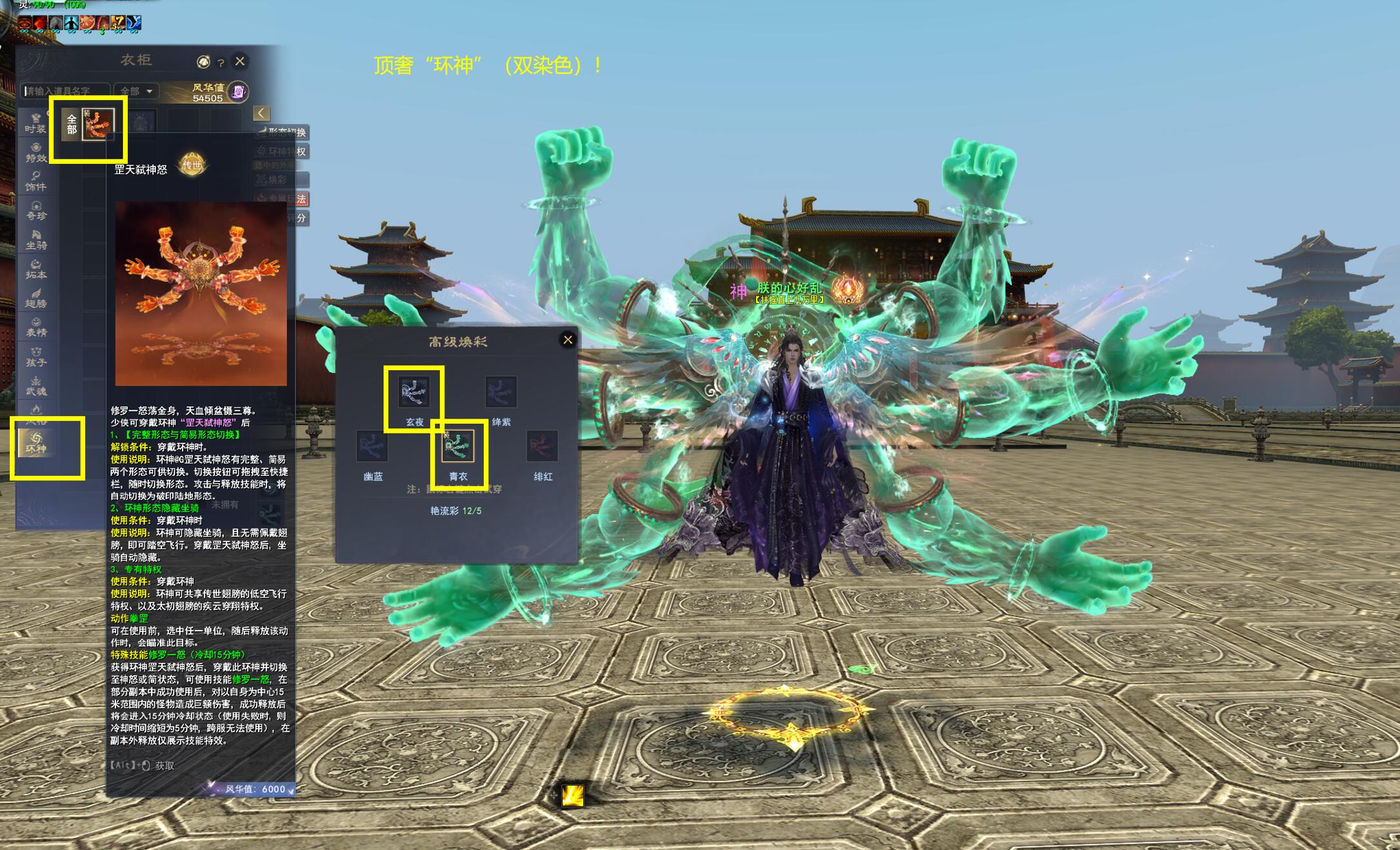The image size is (1400, 850).
Task: Pick the 幽蓝 color variant
Action: coord(372,446)
